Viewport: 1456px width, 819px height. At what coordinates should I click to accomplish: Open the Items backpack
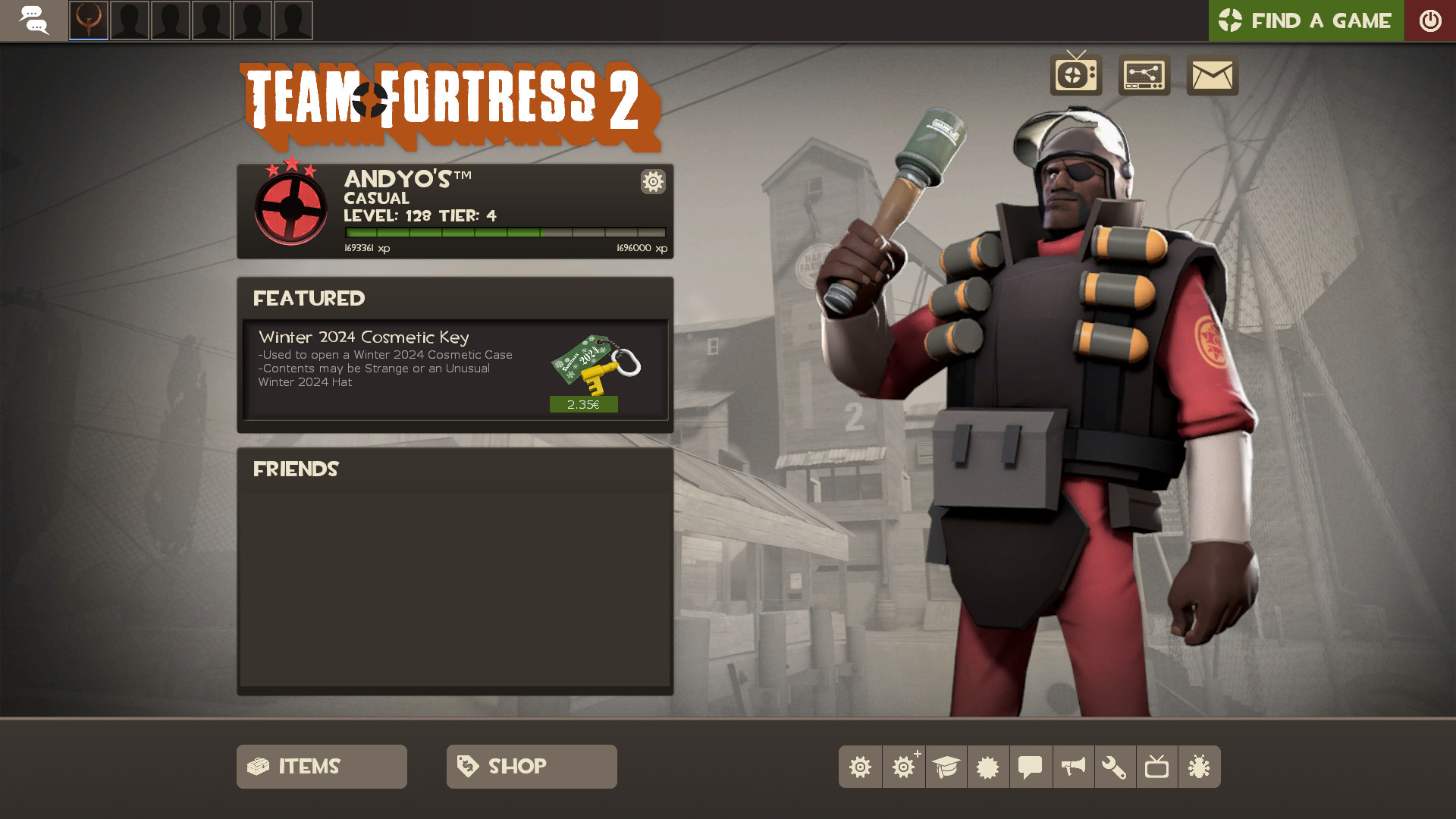click(321, 766)
